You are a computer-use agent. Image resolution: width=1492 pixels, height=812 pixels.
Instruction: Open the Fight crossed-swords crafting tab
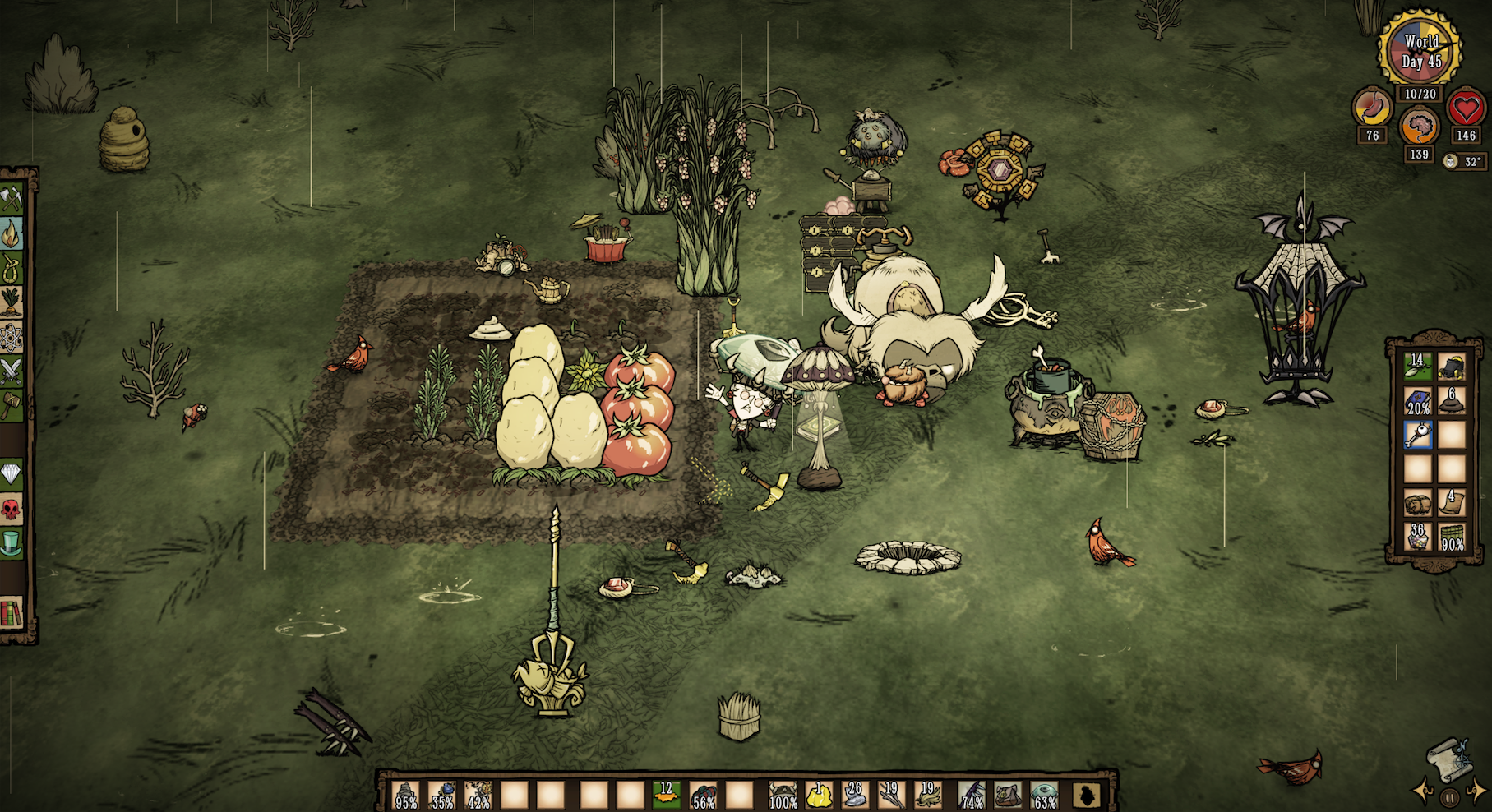click(x=12, y=370)
